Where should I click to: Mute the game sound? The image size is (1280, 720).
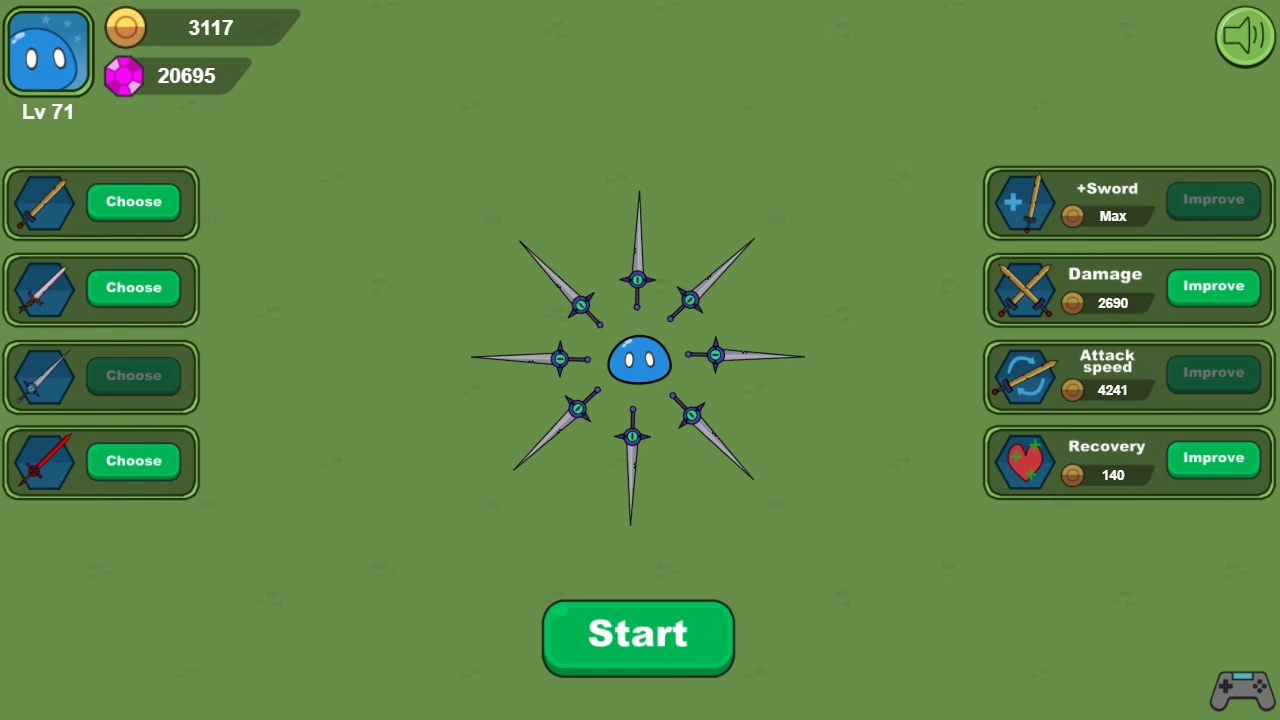pyautogui.click(x=1244, y=37)
